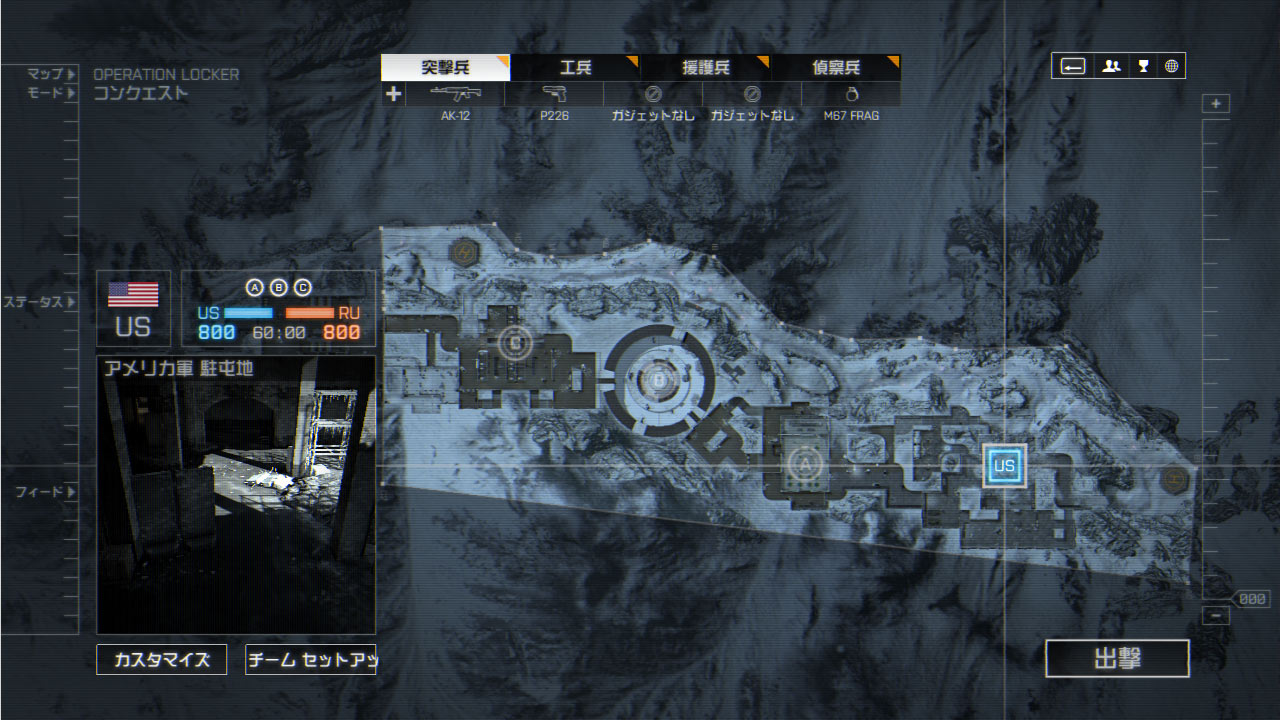
Task: Select capture point A on the map
Action: pyautogui.click(x=802, y=463)
